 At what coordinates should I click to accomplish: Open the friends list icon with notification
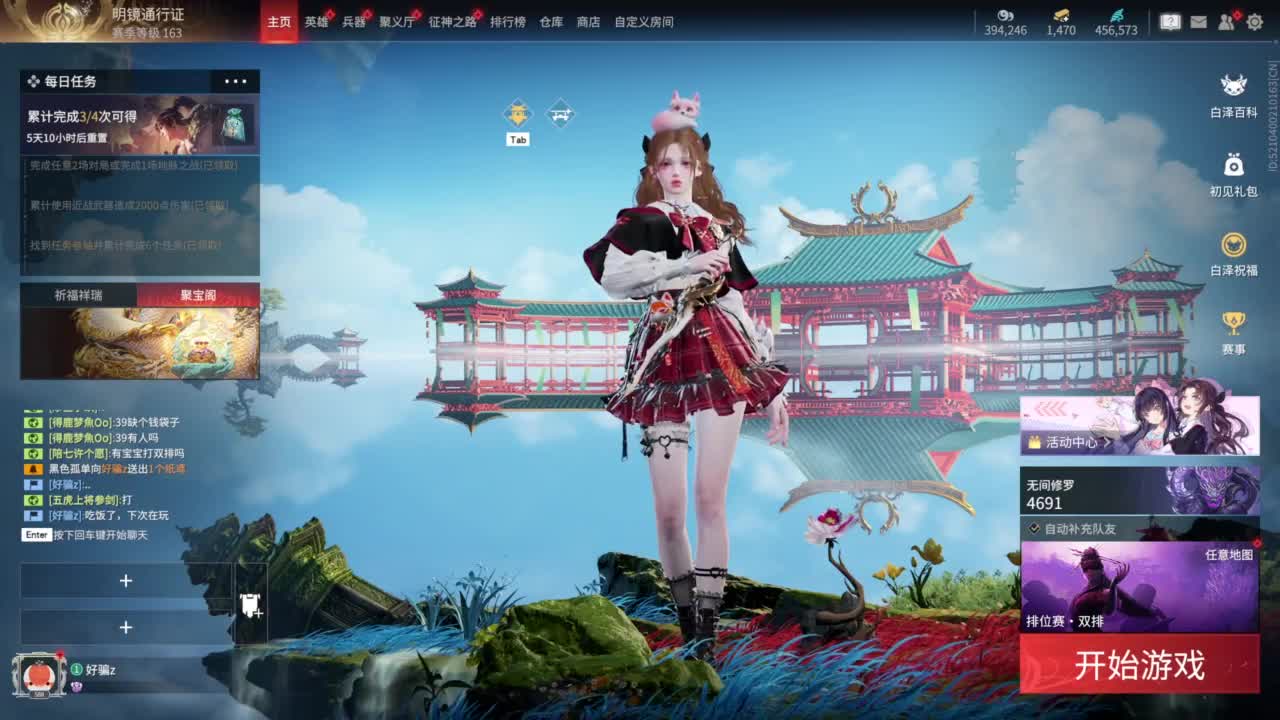coord(1225,22)
